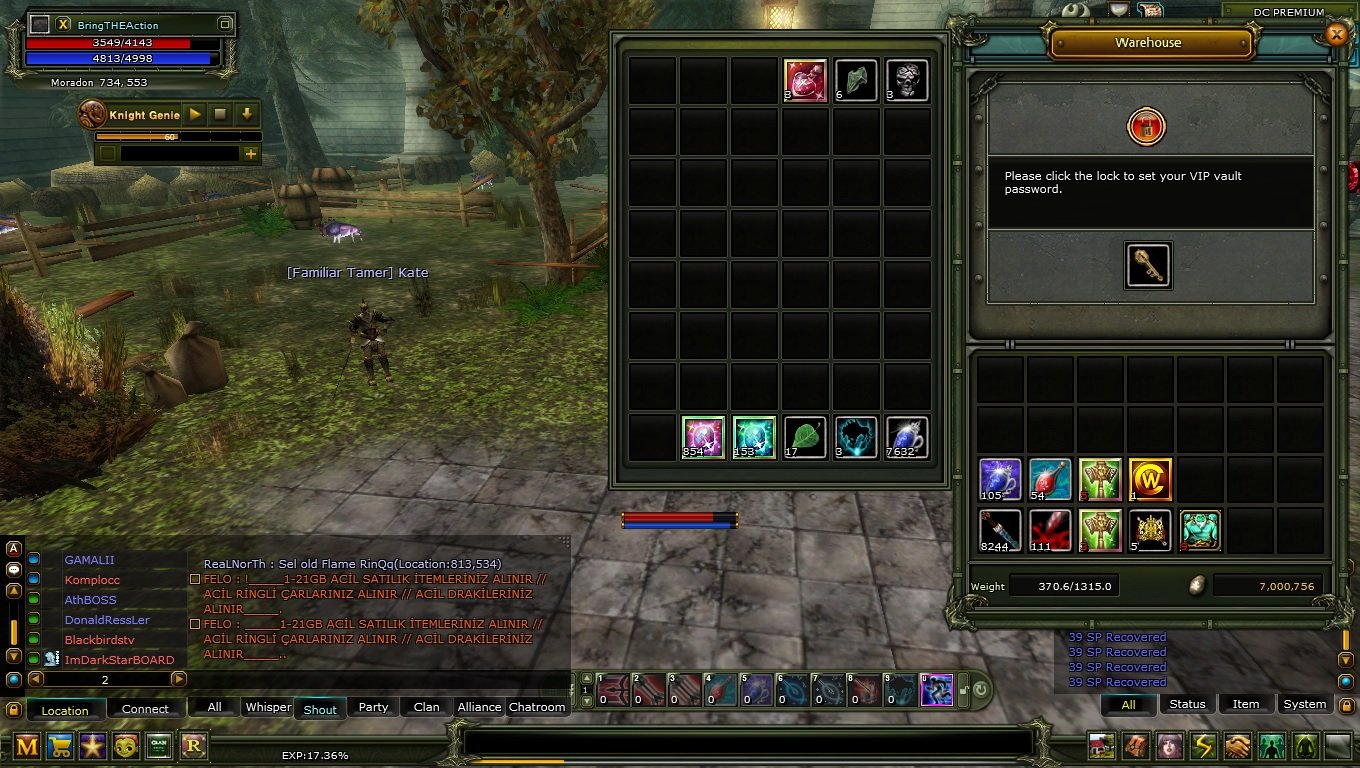Toggle the padlock beside the System tab
The image size is (1360, 768).
1345,705
